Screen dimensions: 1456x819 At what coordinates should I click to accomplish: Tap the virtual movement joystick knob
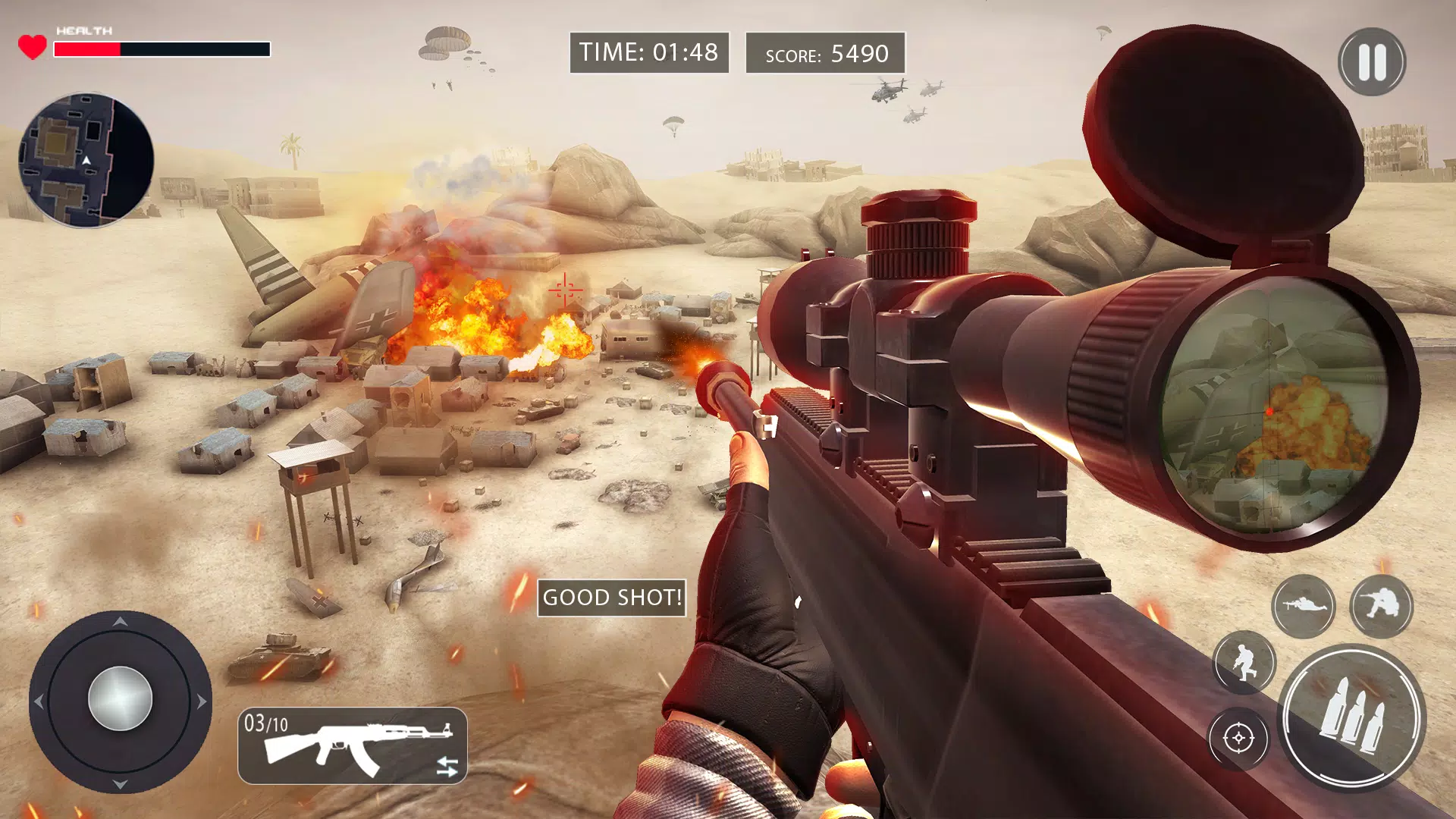[120, 698]
